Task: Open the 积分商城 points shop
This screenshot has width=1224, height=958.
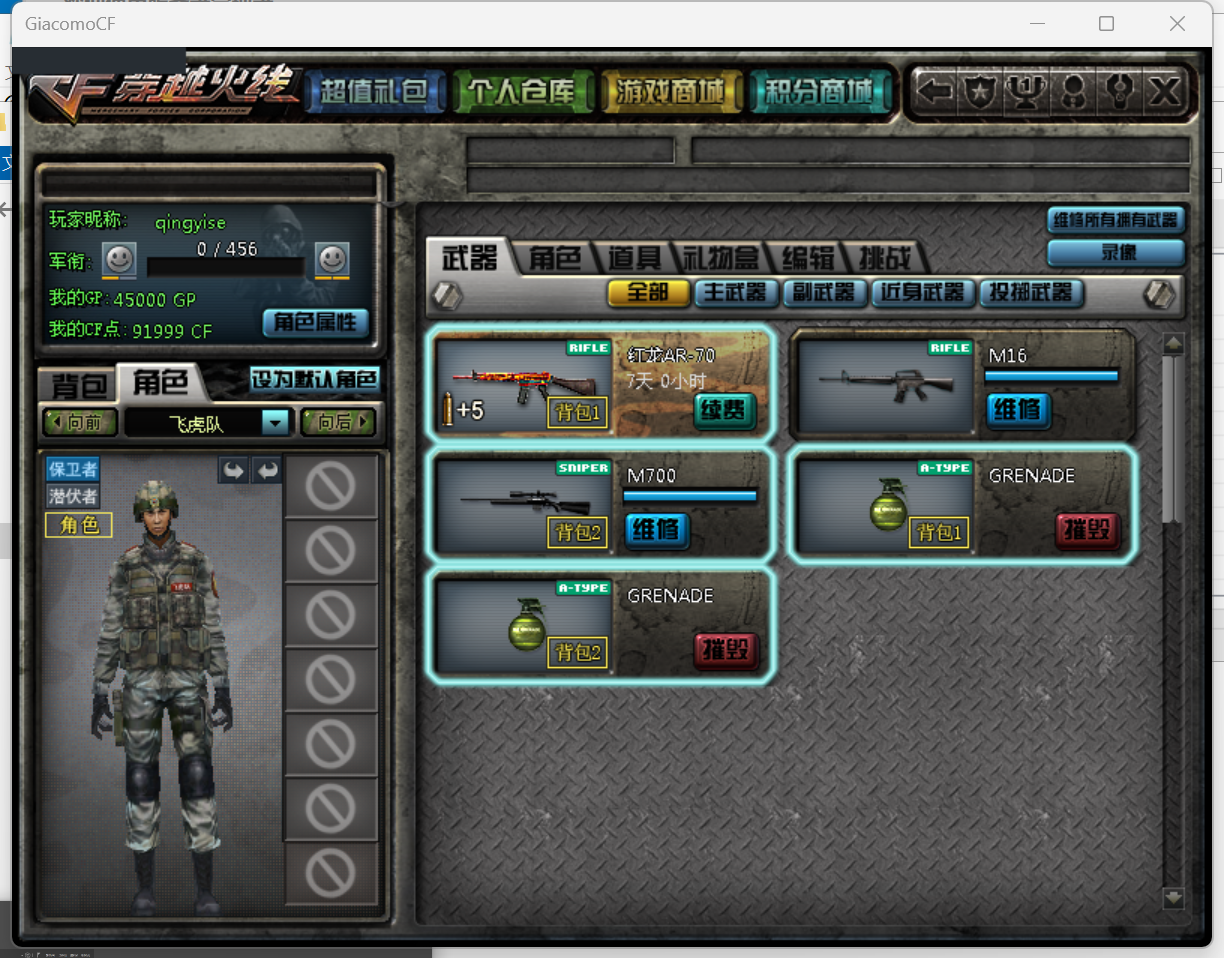Action: coord(818,93)
